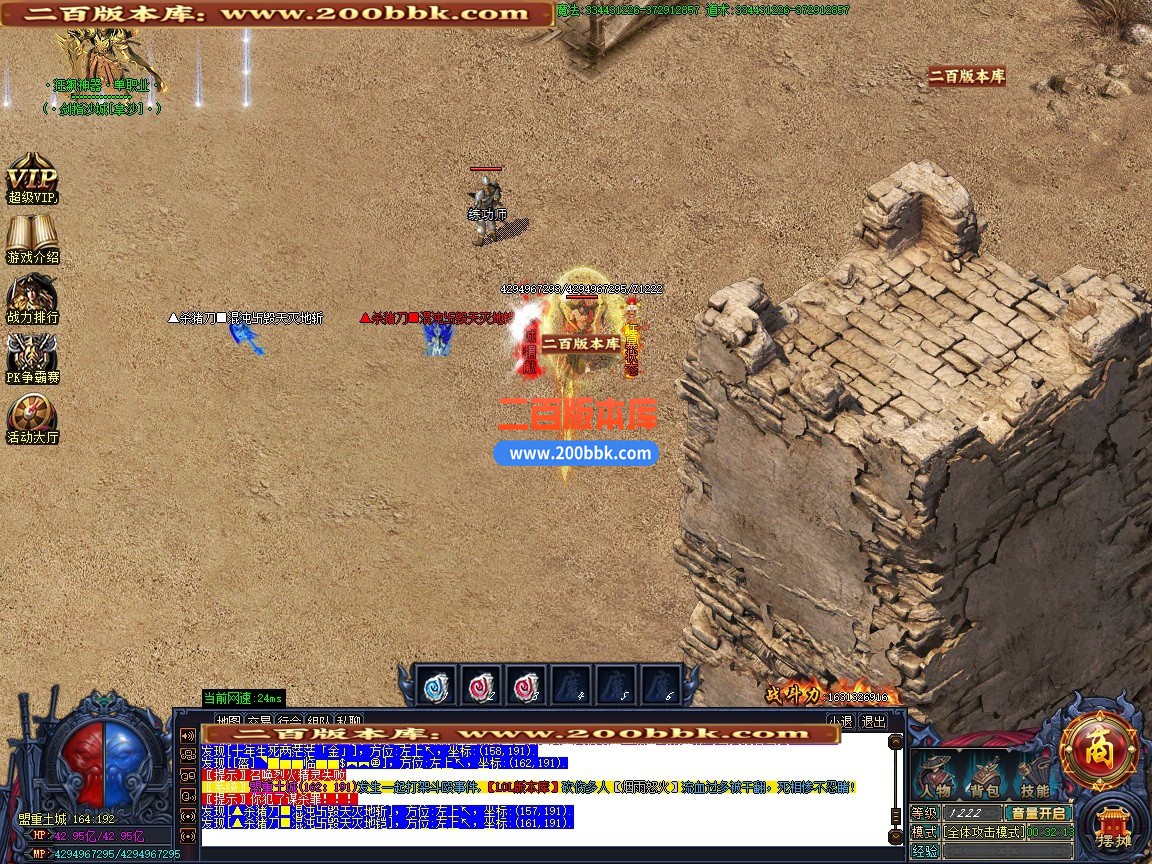Use the red swirl item in hotbar slot 2
This screenshot has width=1152, height=864.
482,686
